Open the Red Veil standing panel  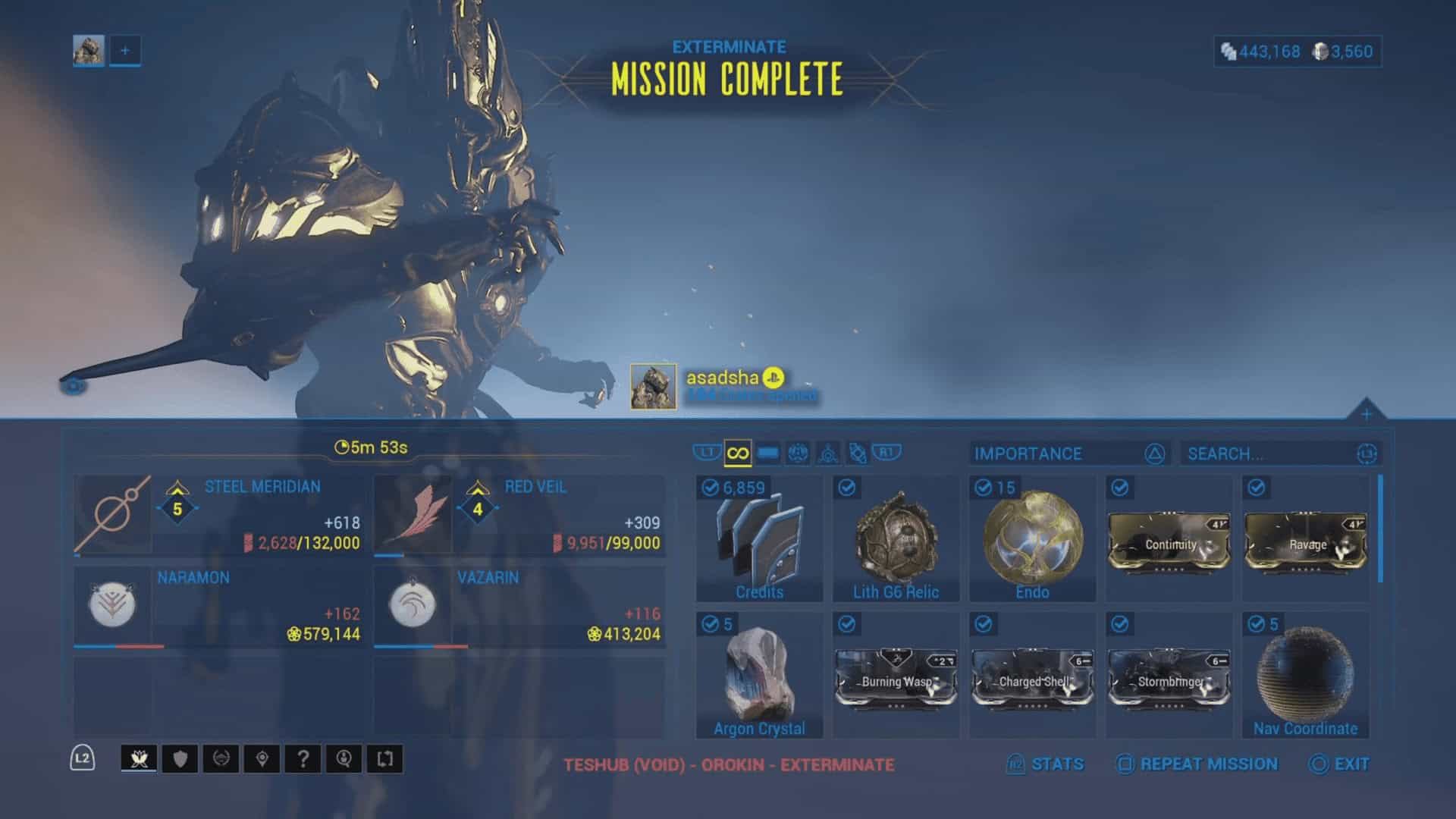click(x=519, y=515)
